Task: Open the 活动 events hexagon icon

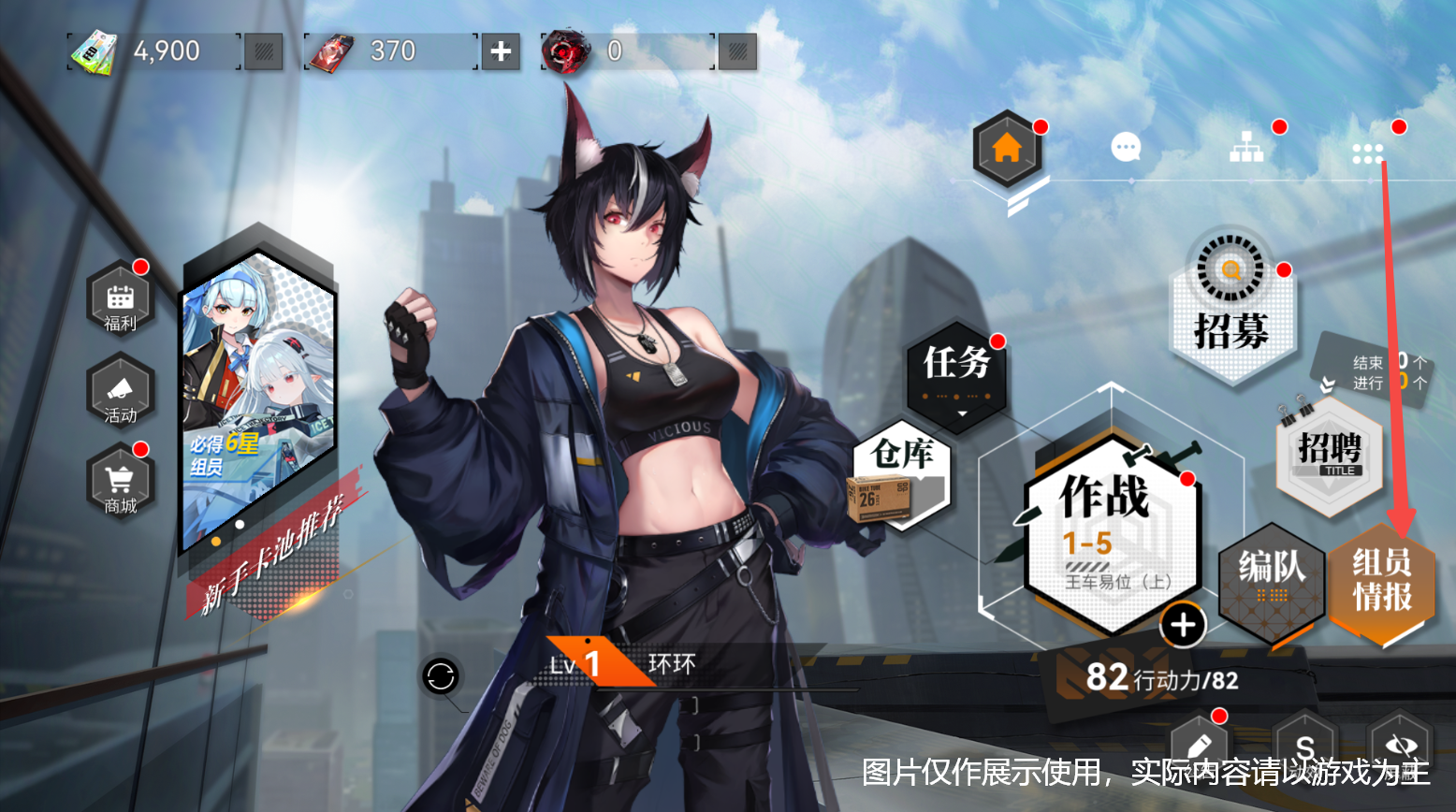Action: pos(118,393)
